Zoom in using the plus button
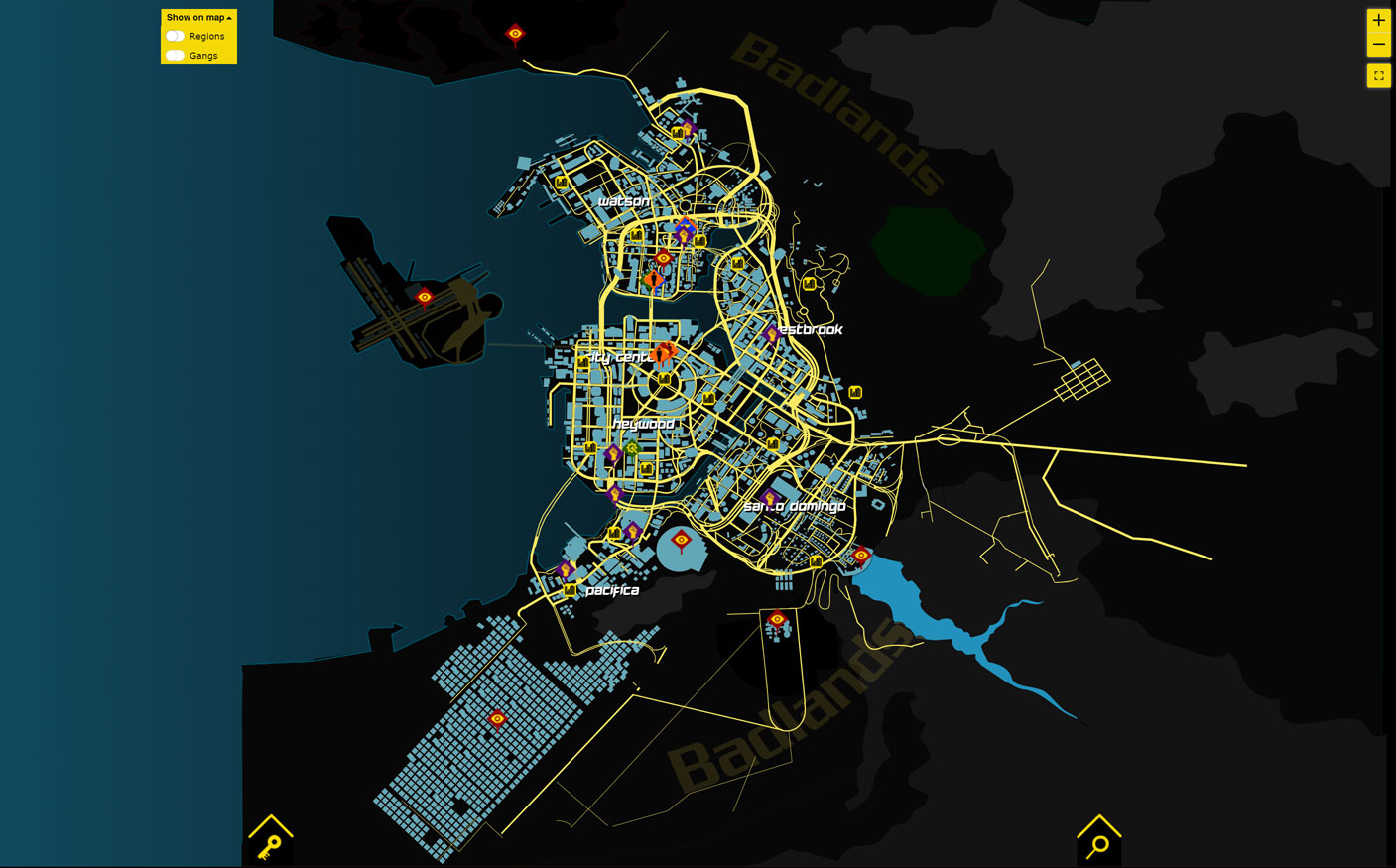 coord(1378,19)
